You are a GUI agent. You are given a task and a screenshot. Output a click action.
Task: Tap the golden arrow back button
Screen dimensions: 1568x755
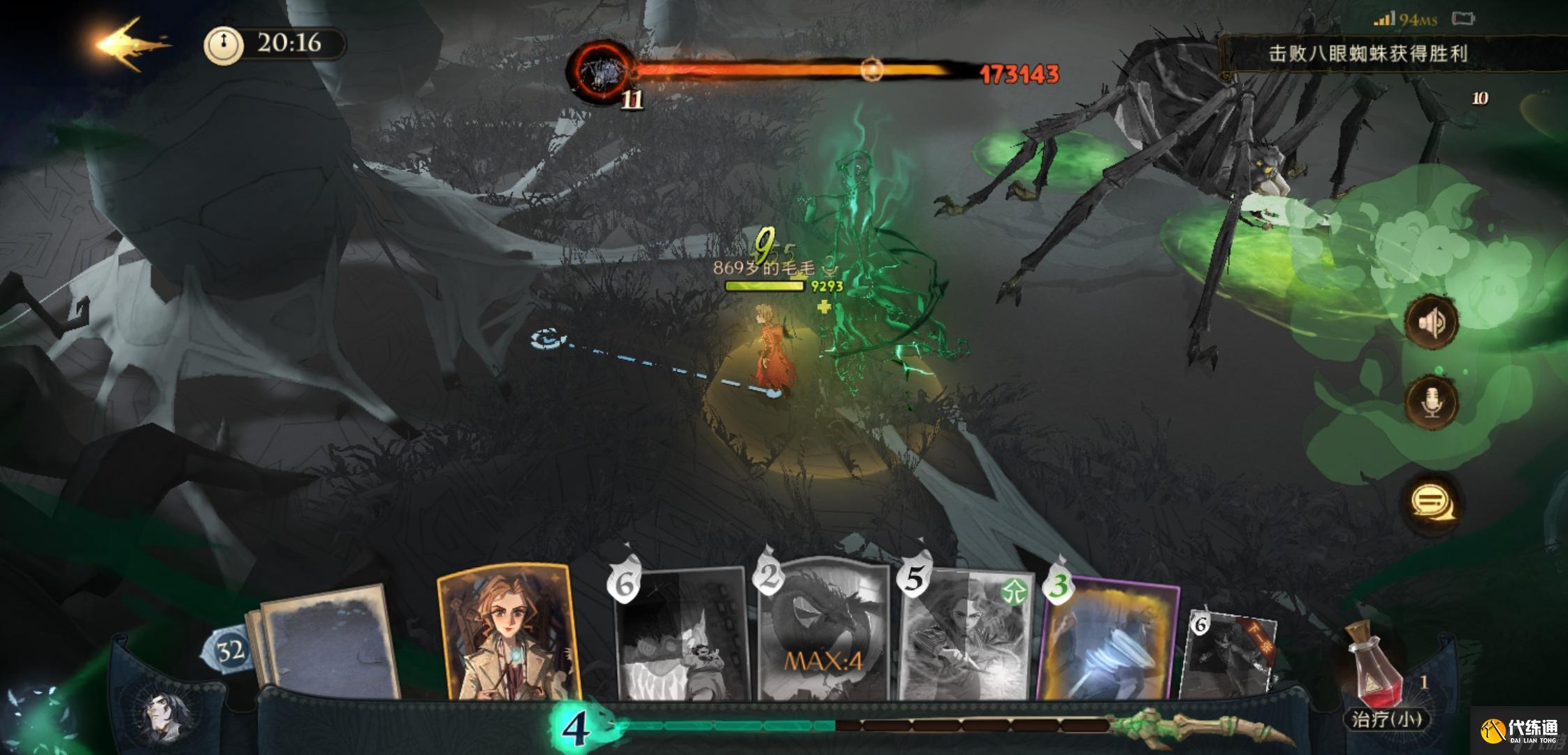pyautogui.click(x=131, y=45)
